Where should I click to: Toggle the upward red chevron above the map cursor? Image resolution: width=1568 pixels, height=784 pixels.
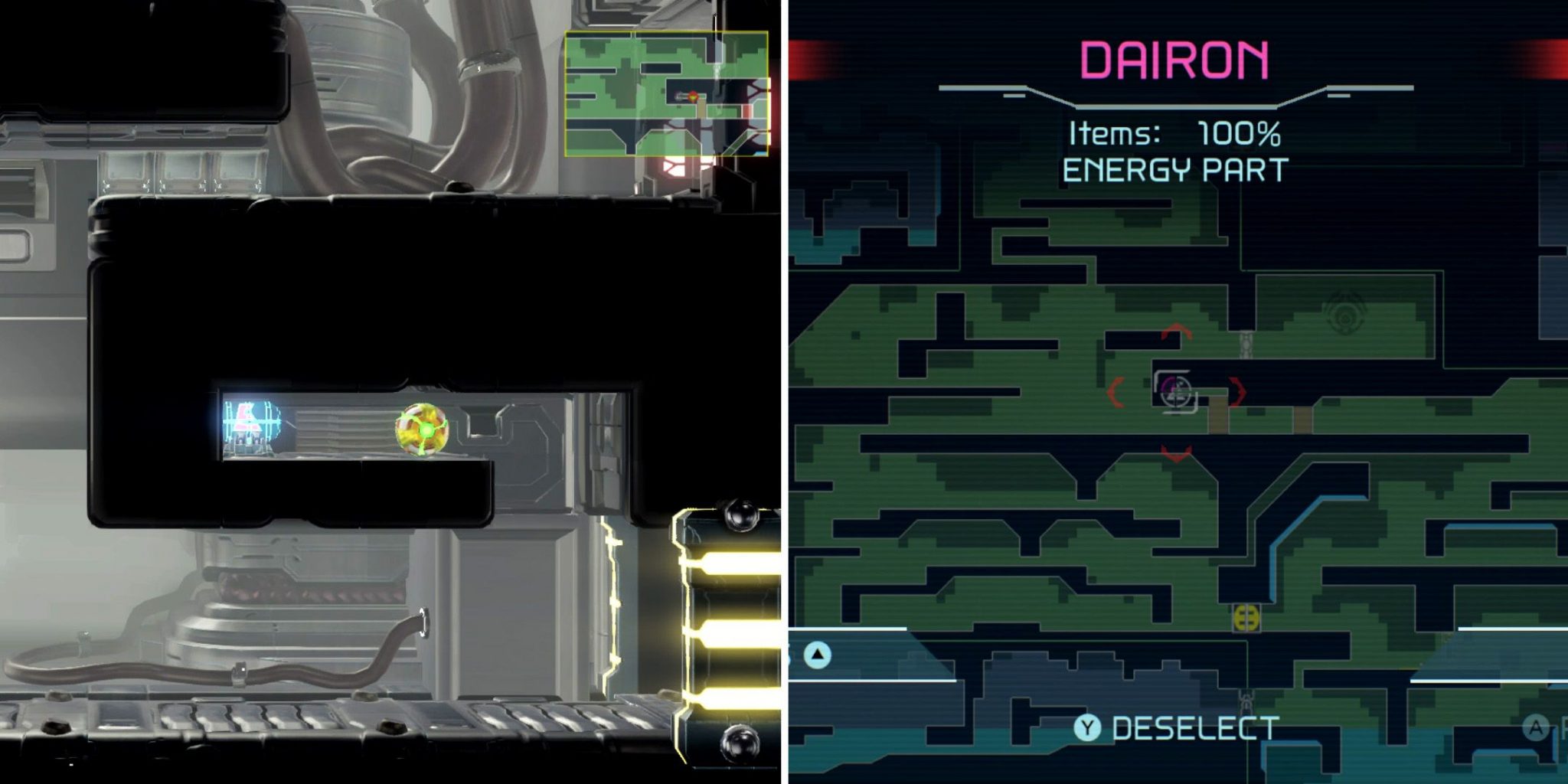pos(1177,331)
